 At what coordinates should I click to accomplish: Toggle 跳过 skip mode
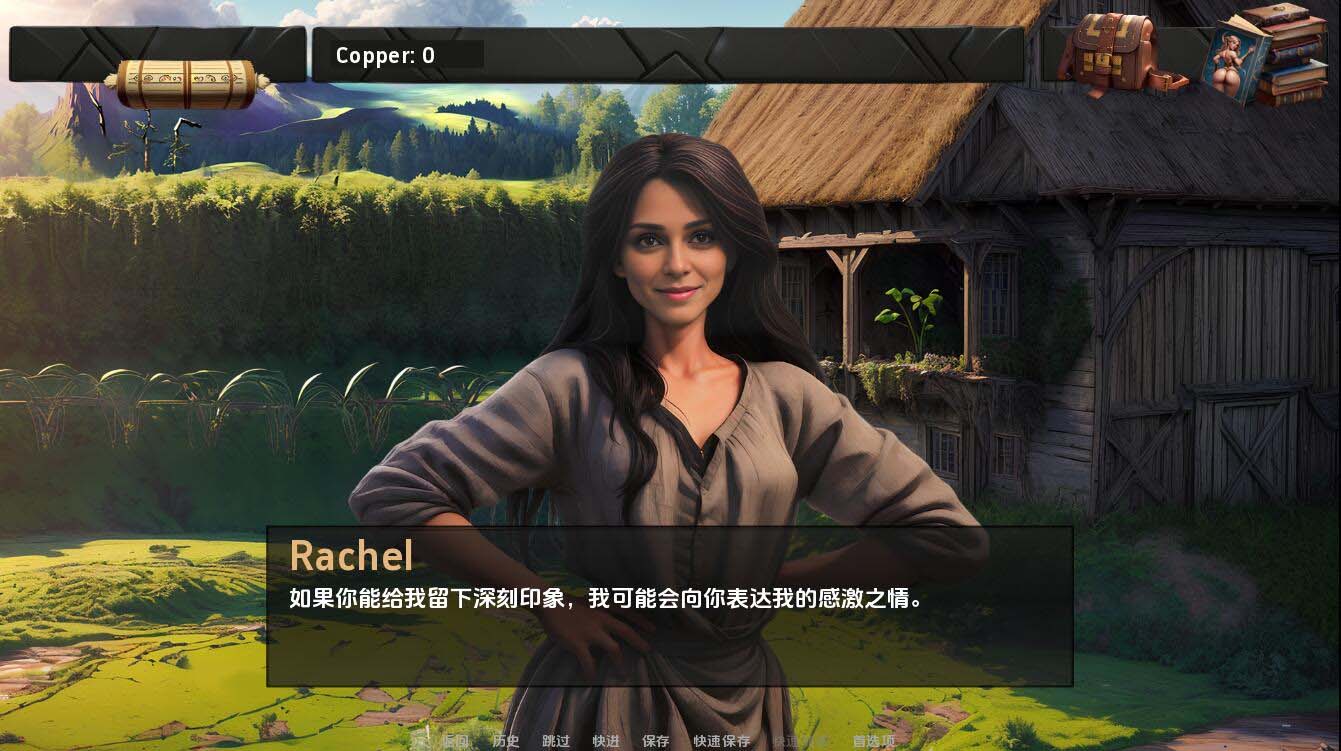557,741
